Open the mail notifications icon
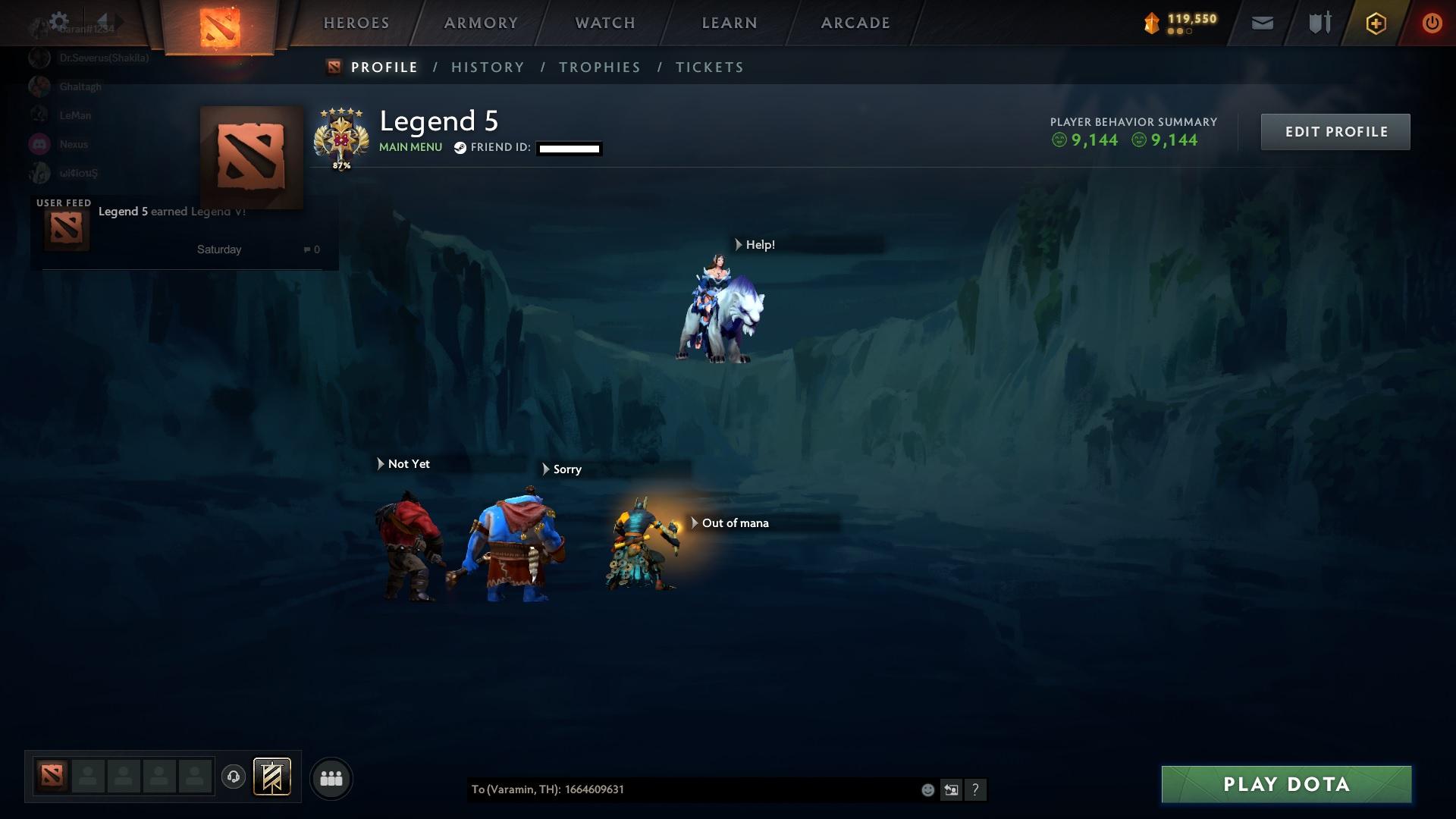 1261,23
